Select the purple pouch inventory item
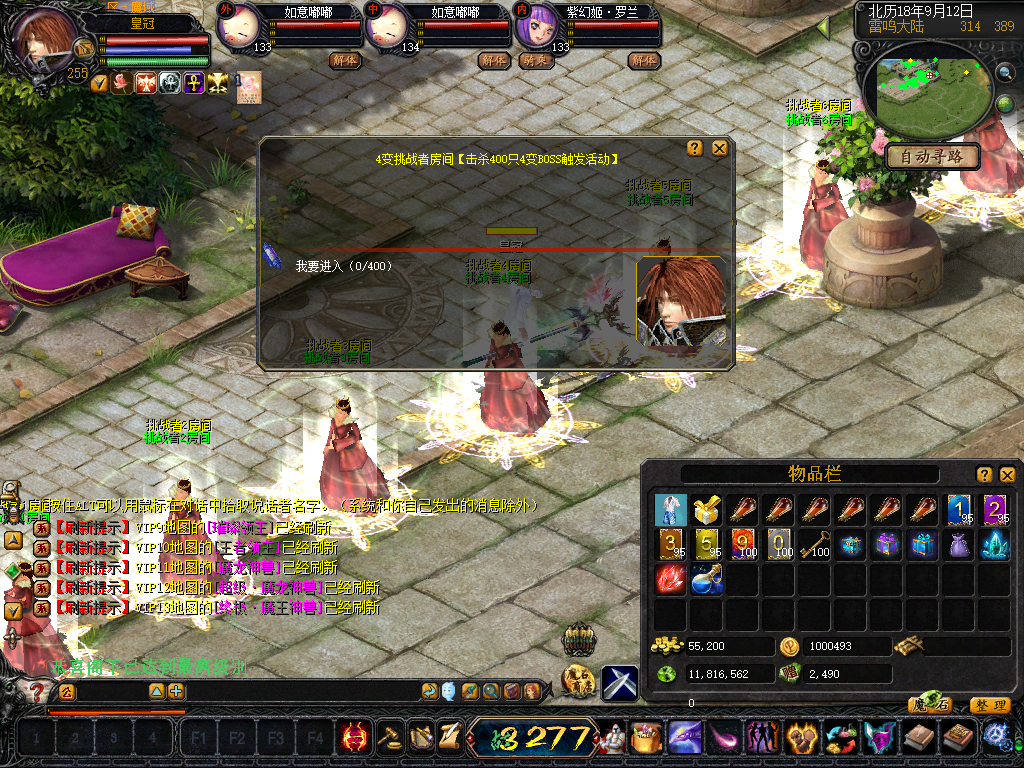Image resolution: width=1024 pixels, height=768 pixels. (x=959, y=545)
